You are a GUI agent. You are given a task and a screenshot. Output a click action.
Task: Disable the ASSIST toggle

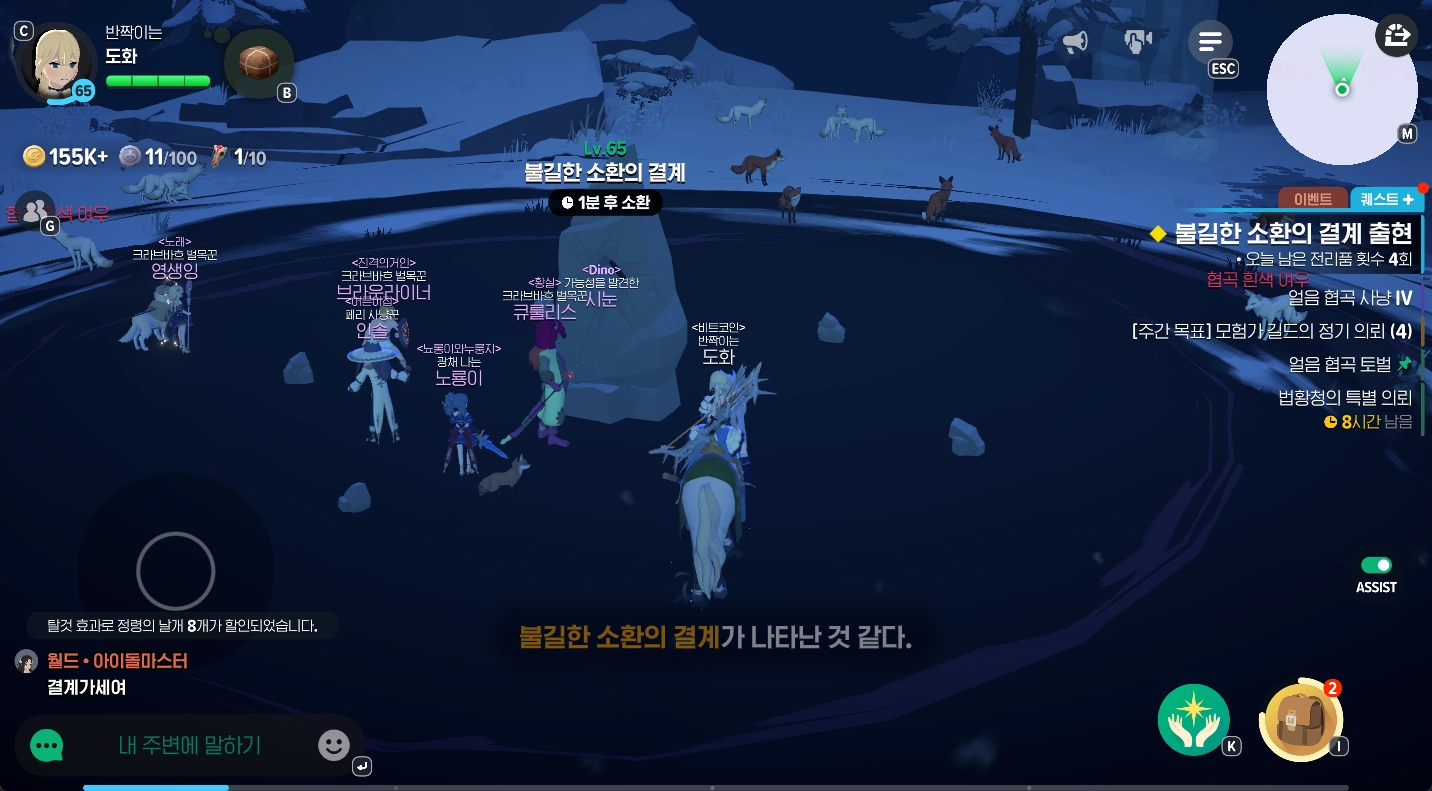click(1377, 565)
